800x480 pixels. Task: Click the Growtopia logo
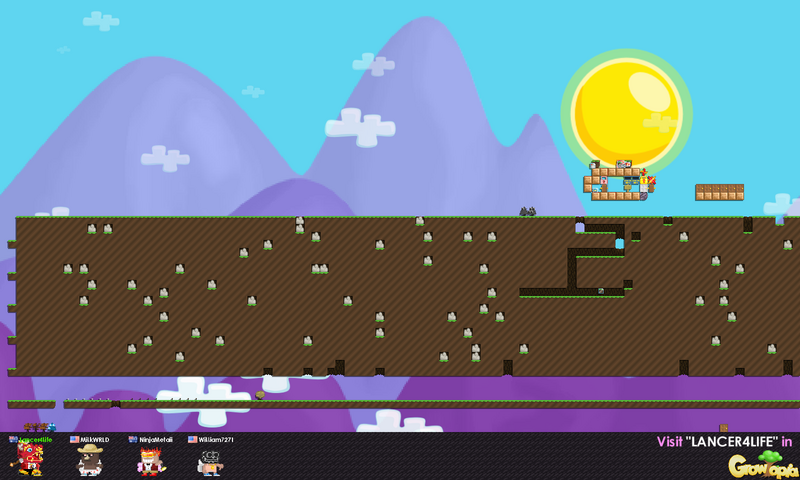[x=762, y=463]
